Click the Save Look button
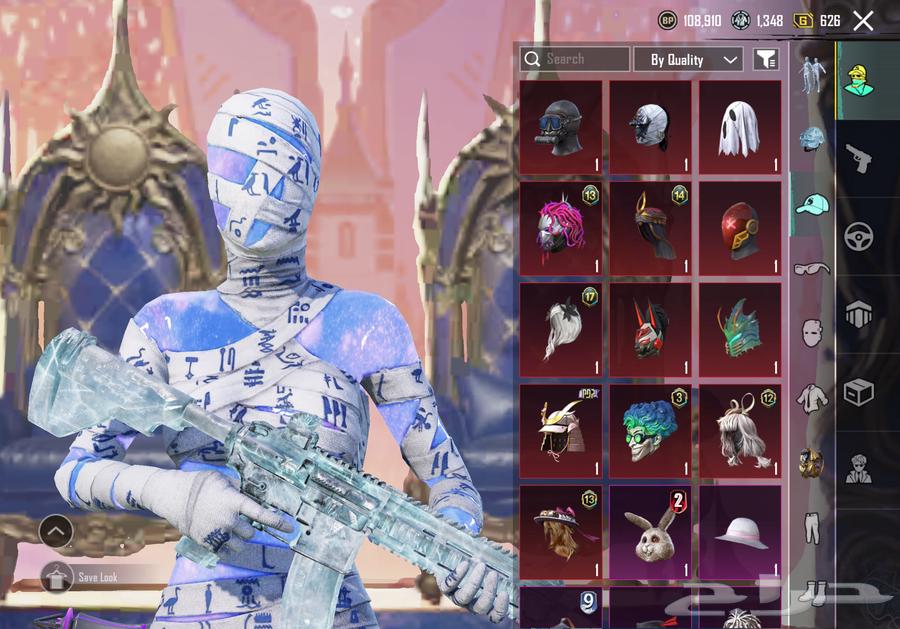 tap(95, 577)
